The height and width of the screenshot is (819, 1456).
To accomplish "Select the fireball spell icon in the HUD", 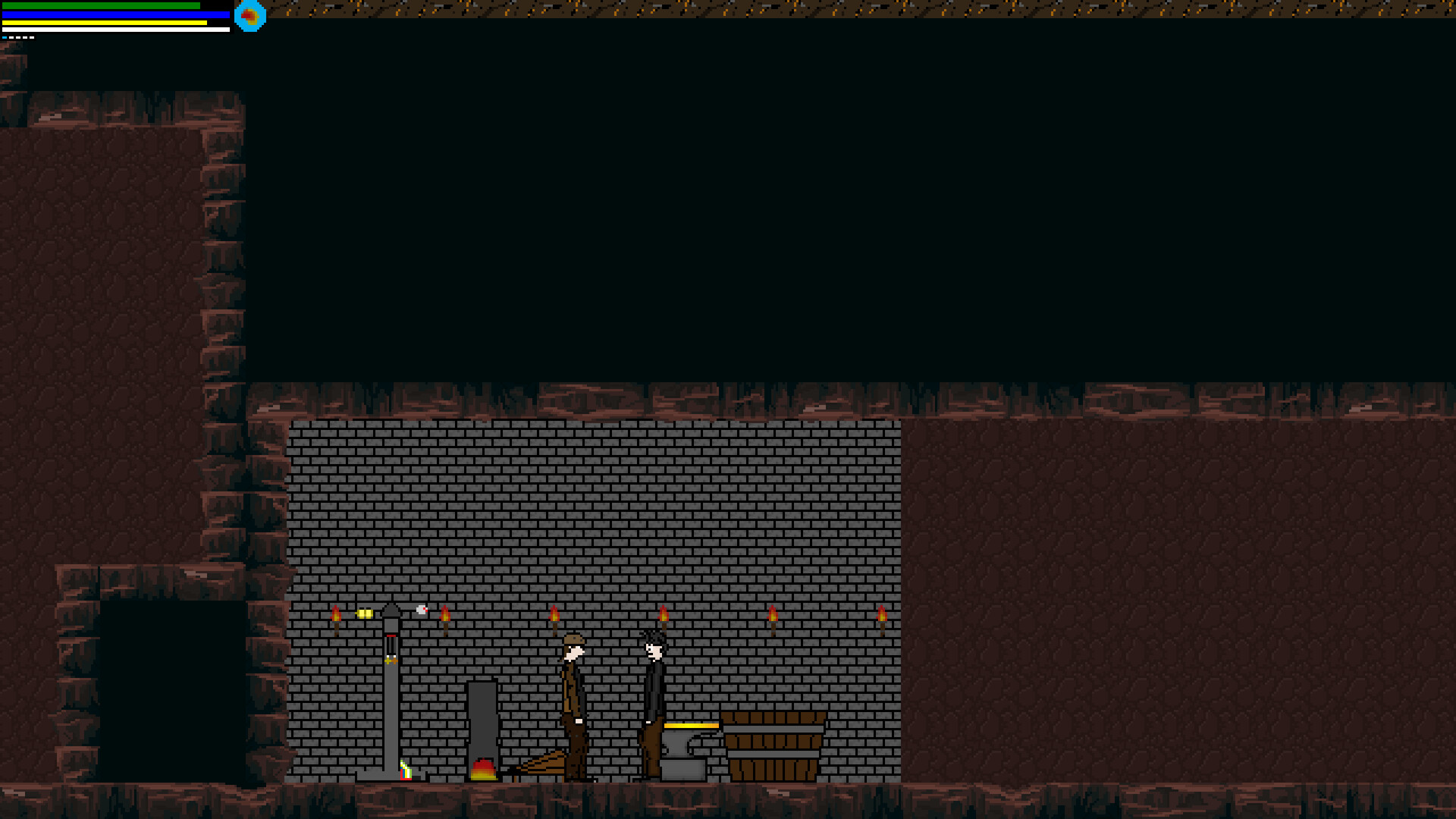I will 250,15.
